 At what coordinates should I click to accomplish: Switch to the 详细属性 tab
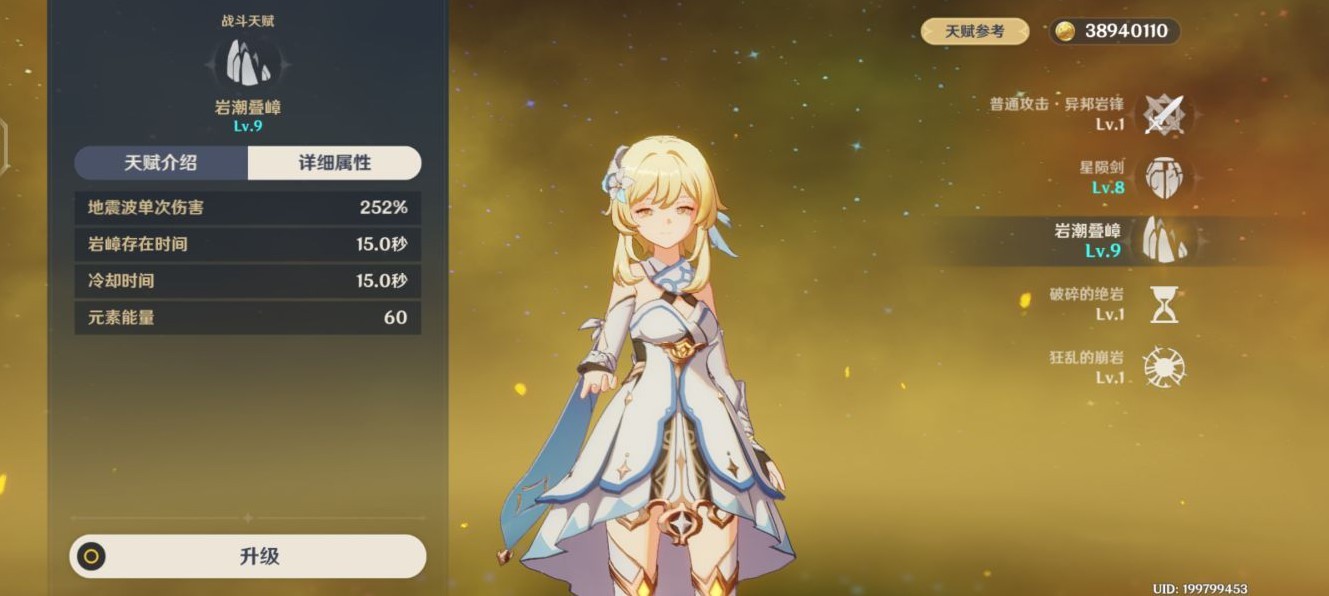pyautogui.click(x=334, y=163)
